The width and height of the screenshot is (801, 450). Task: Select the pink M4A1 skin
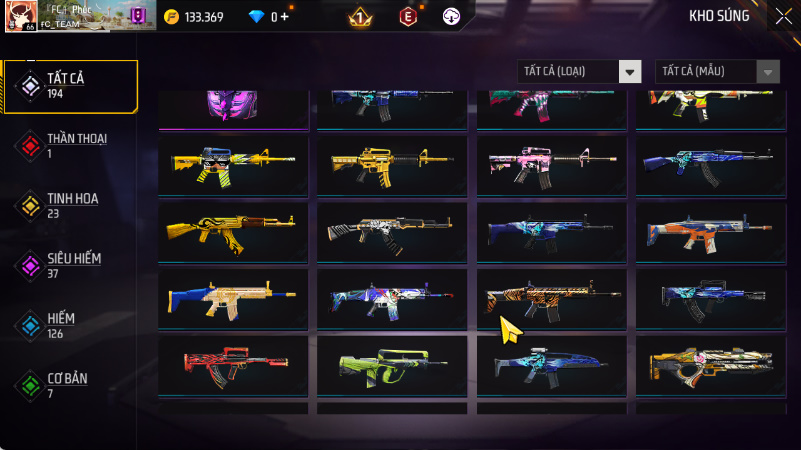tap(551, 165)
